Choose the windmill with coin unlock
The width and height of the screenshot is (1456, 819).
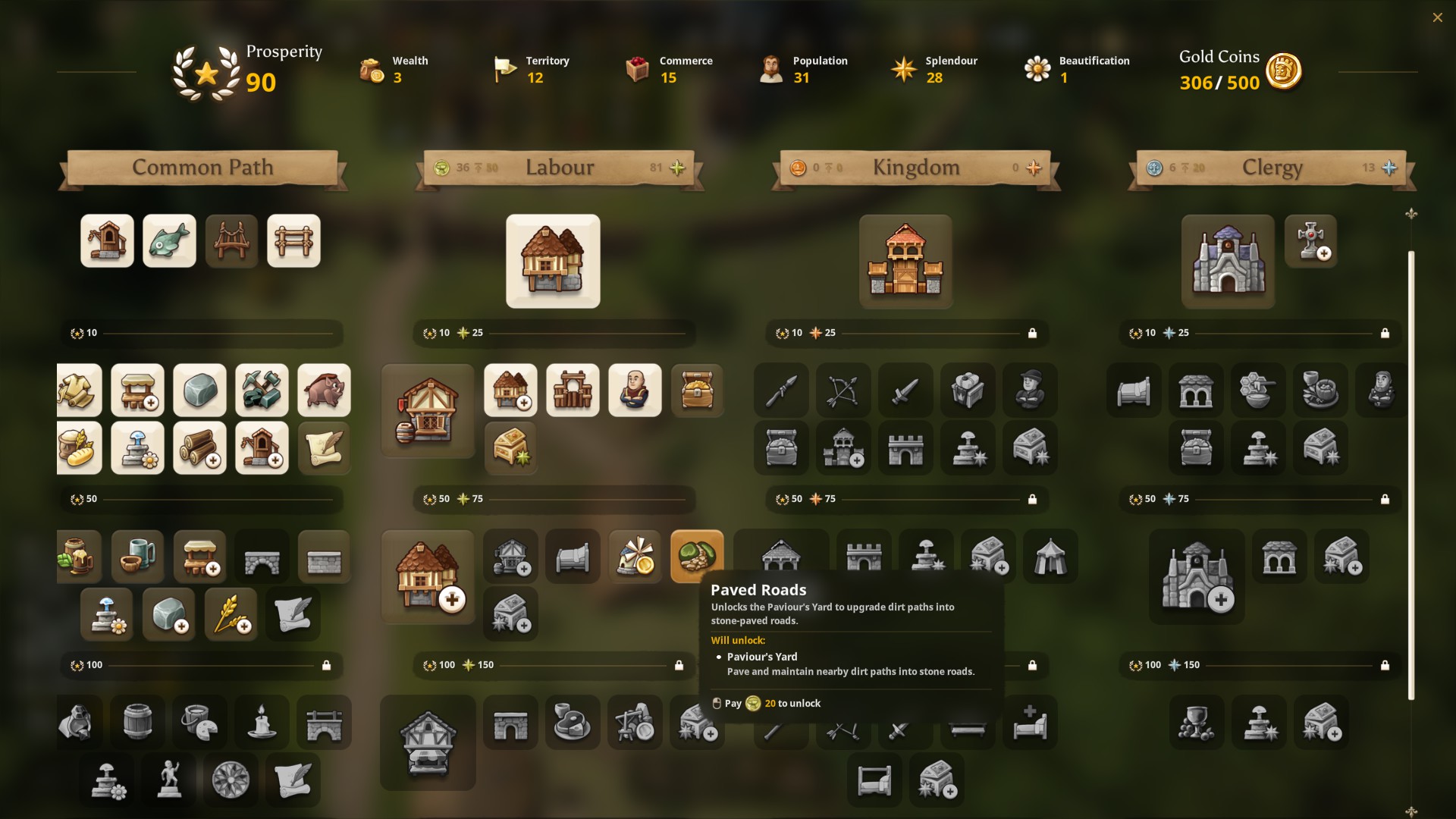(x=635, y=556)
